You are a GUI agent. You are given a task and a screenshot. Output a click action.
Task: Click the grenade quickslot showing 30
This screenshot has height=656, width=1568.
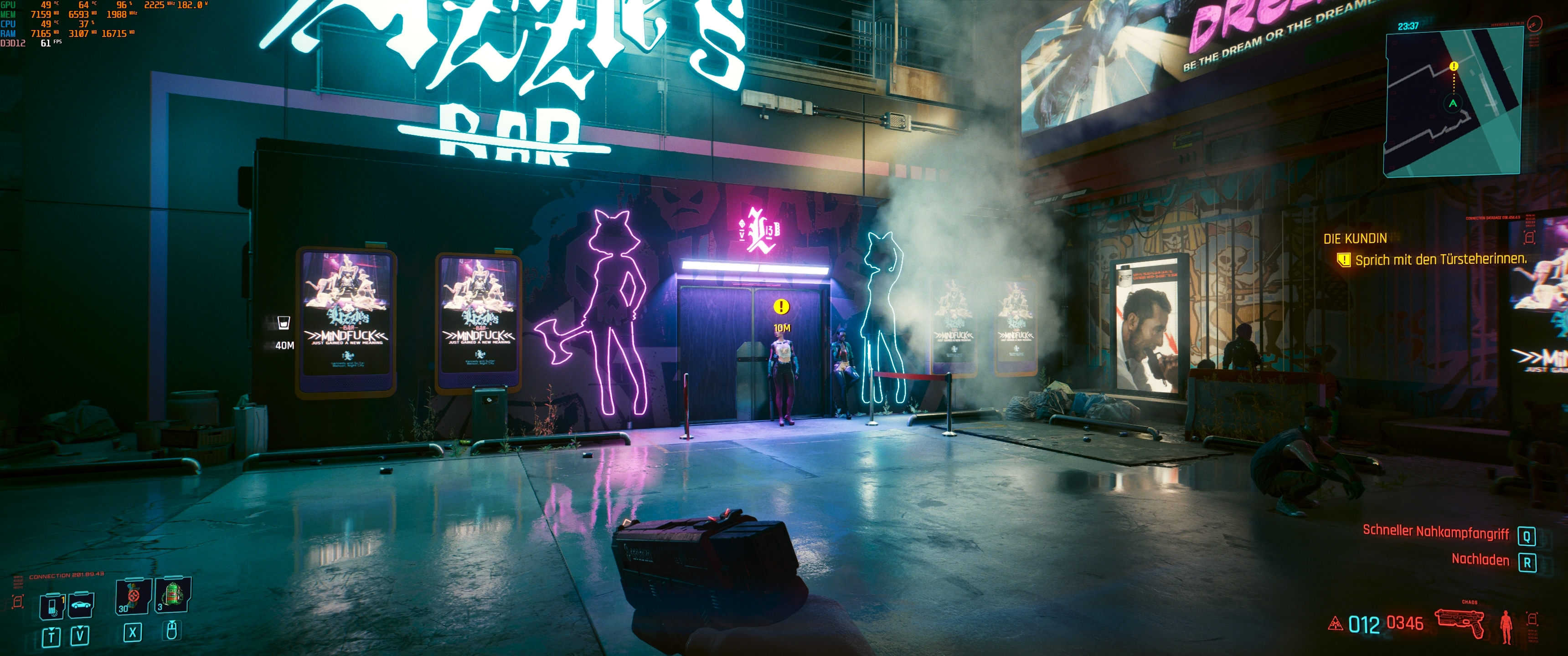133,596
